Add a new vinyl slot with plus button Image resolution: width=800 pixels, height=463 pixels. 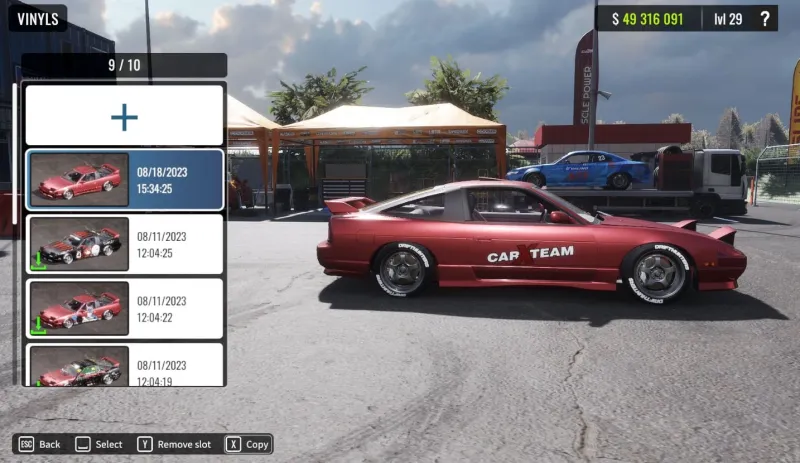[124, 116]
